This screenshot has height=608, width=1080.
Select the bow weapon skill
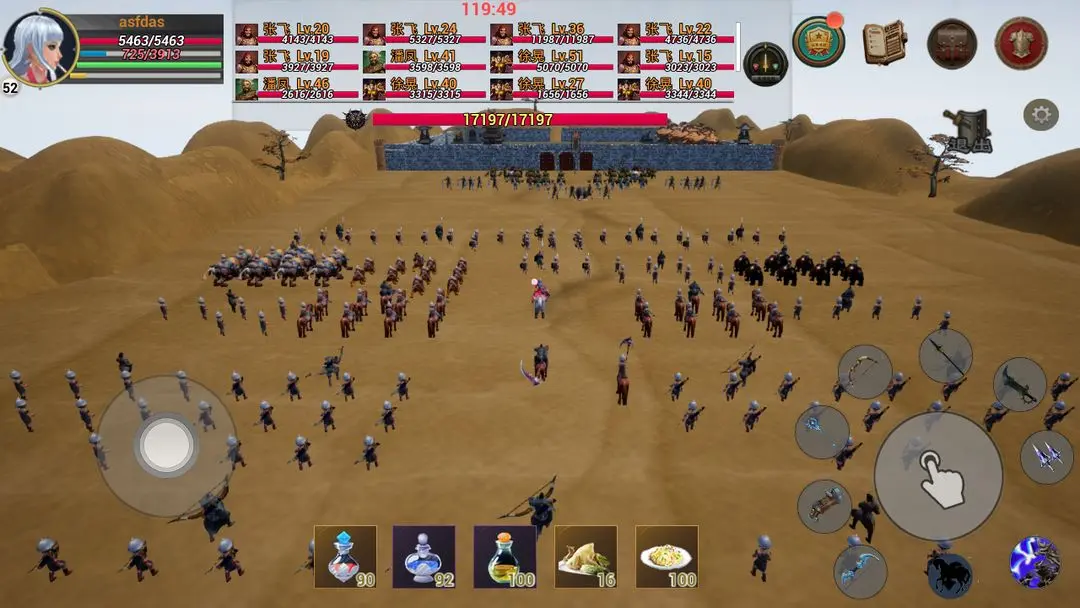click(x=864, y=372)
